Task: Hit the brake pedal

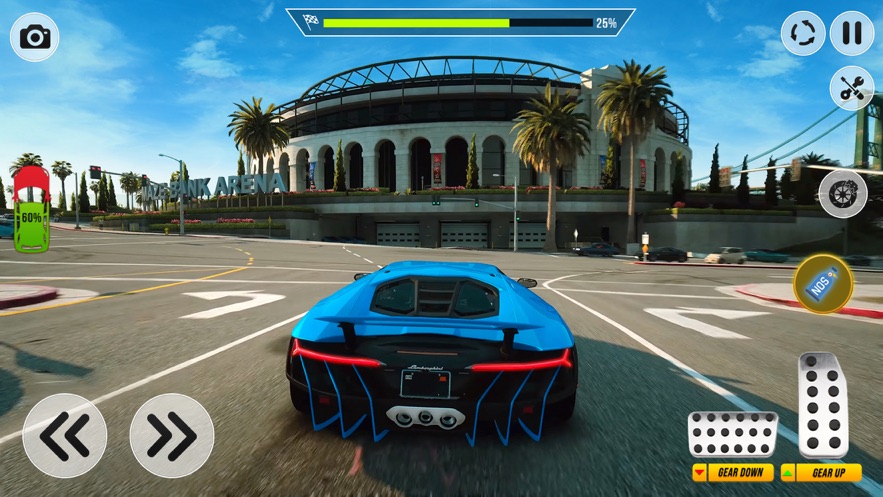Action: coord(733,434)
